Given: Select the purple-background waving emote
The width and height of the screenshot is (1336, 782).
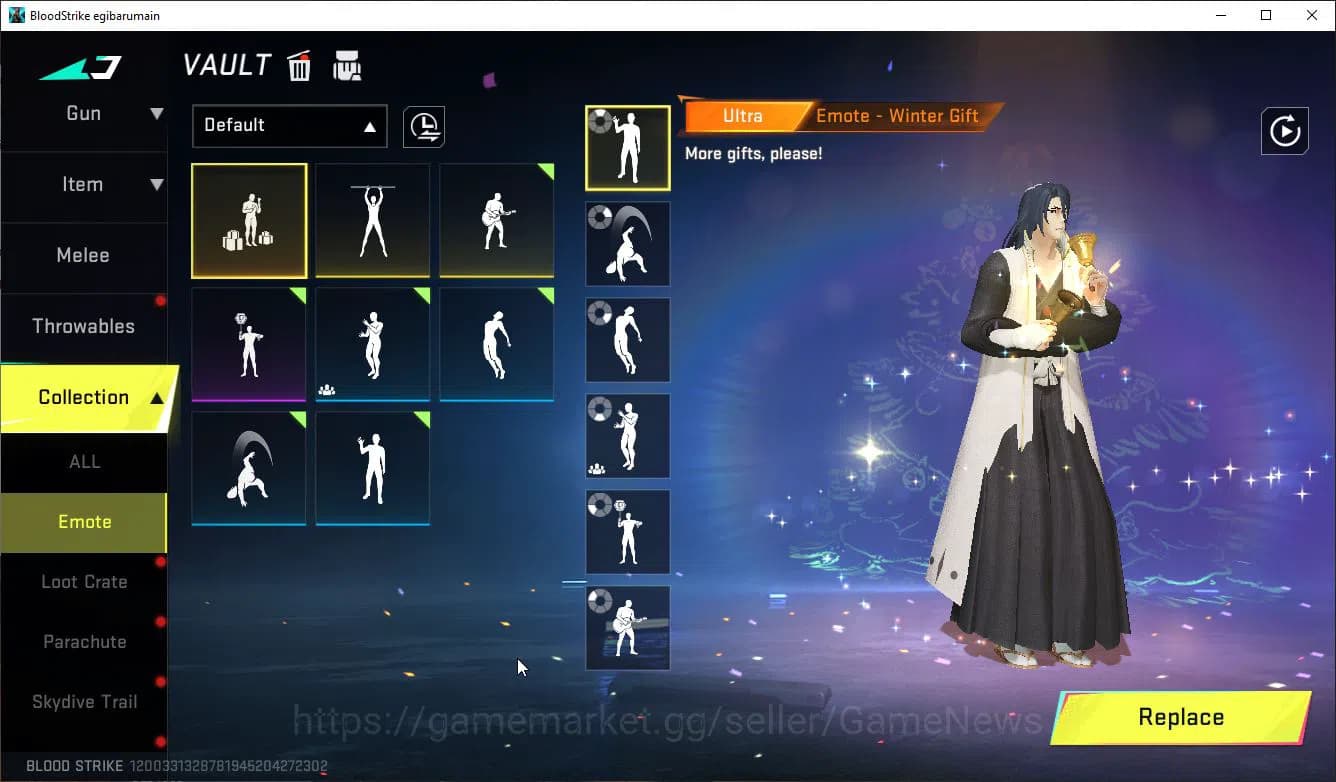Looking at the screenshot, I should tap(248, 343).
